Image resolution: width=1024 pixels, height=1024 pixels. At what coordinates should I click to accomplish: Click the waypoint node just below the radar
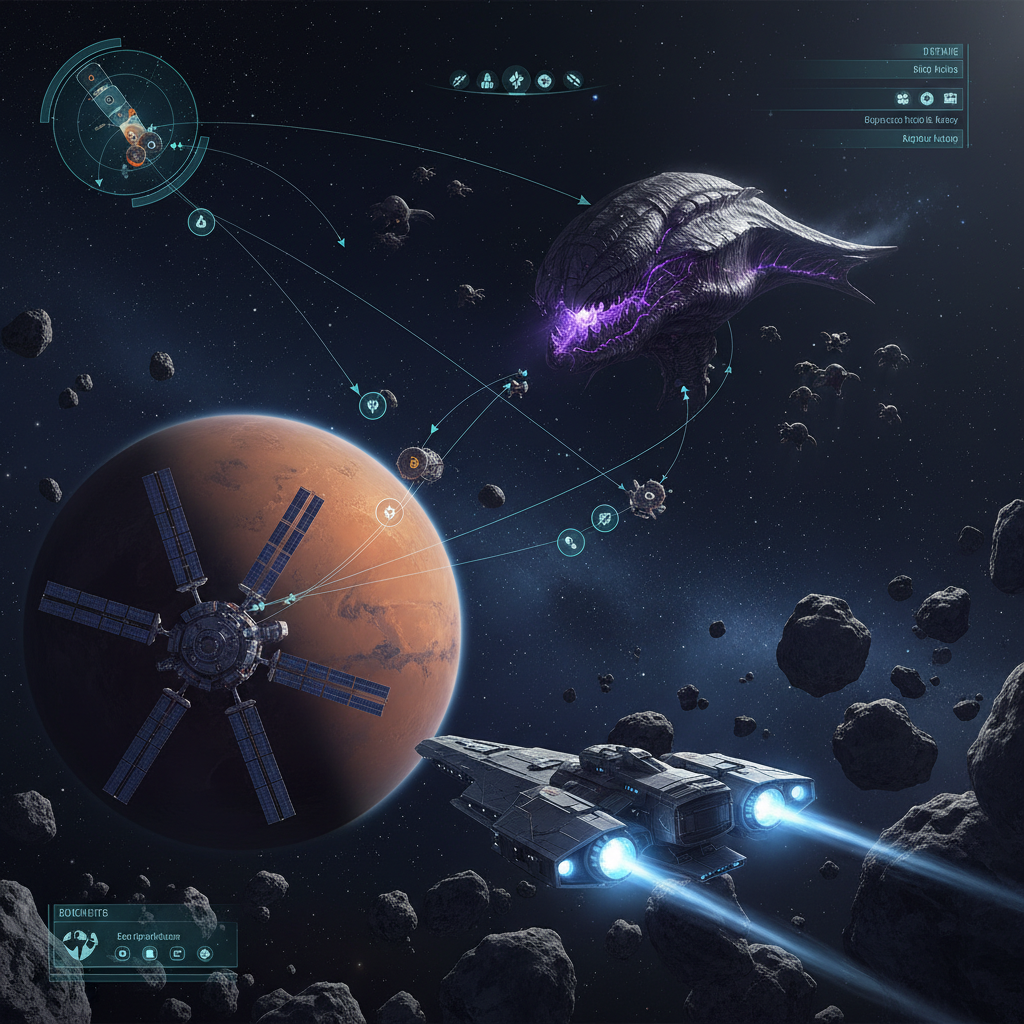201,222
